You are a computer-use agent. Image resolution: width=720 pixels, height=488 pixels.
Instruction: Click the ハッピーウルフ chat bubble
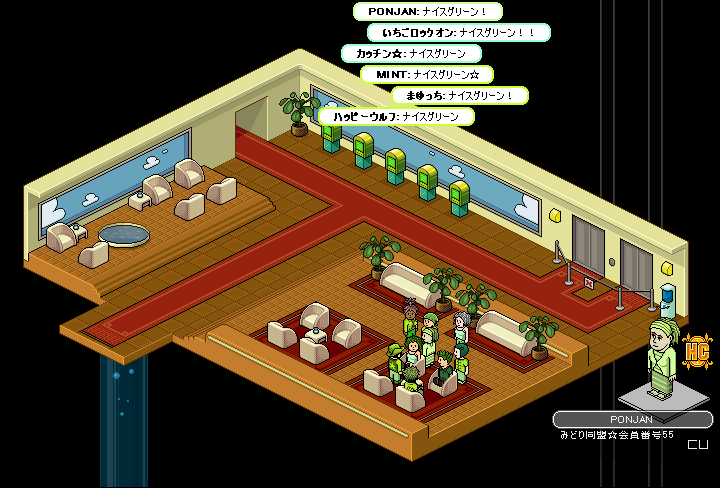coord(396,116)
